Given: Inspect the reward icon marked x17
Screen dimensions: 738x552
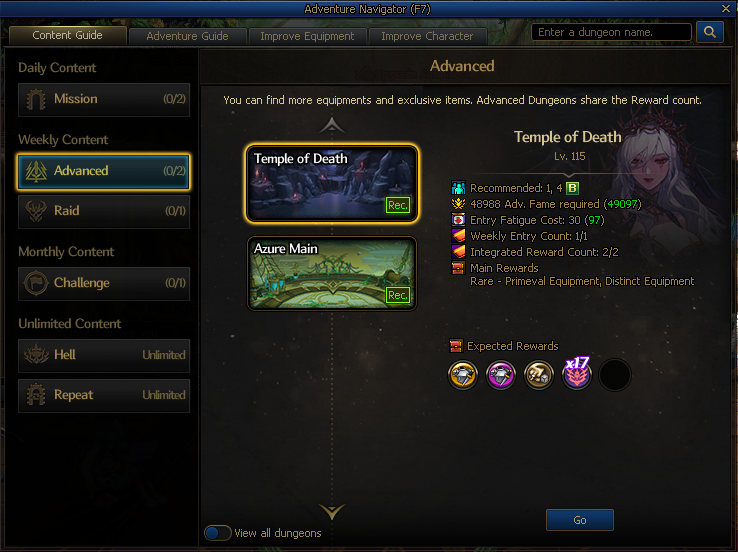Looking at the screenshot, I should [x=577, y=374].
